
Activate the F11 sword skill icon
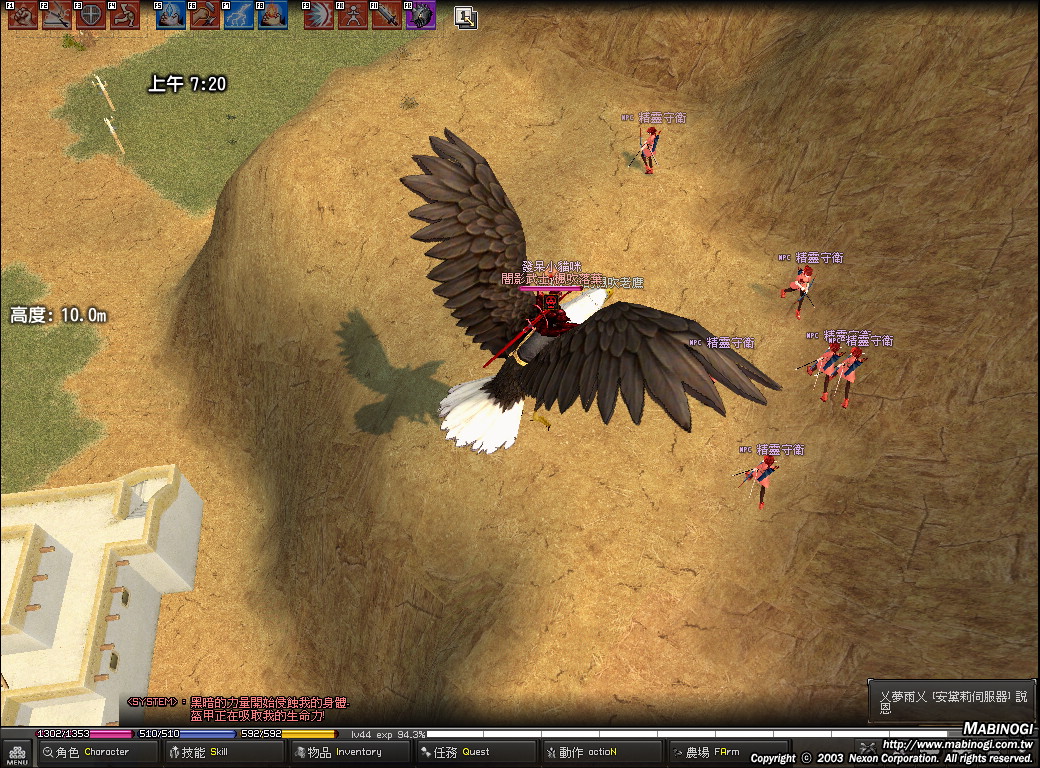tap(387, 15)
